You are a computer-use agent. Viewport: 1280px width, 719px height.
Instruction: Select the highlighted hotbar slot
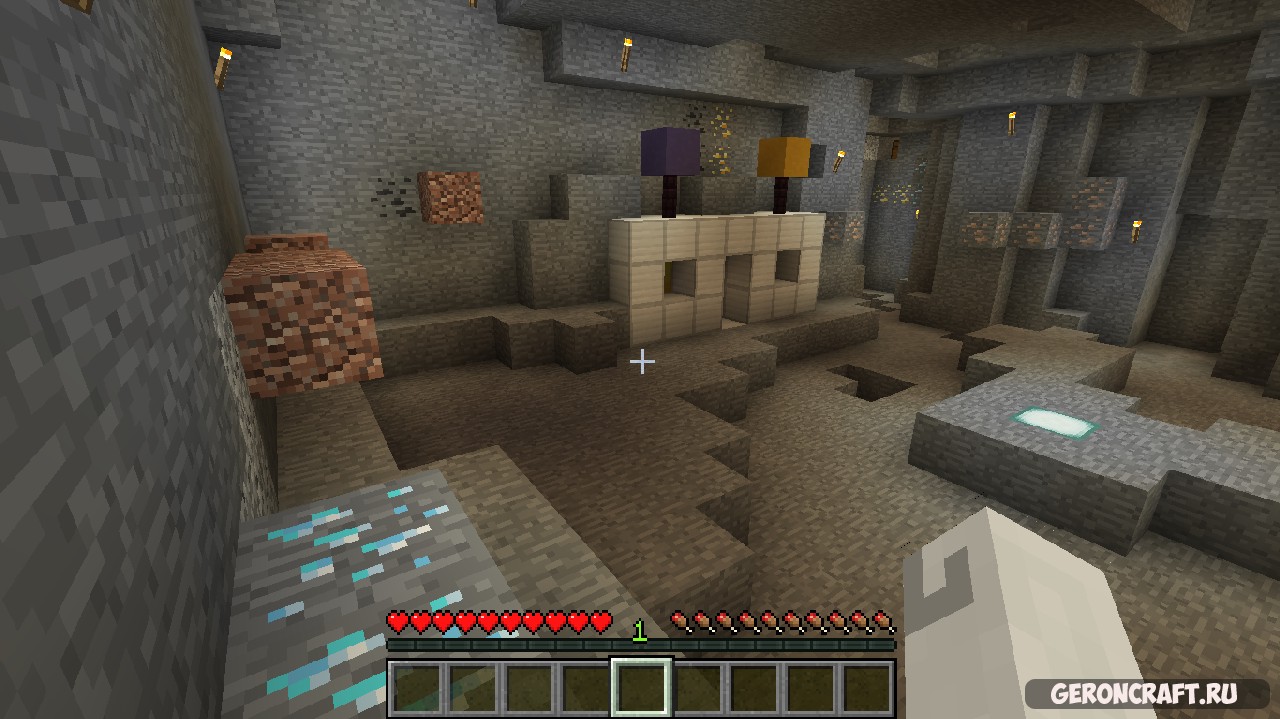pos(641,687)
